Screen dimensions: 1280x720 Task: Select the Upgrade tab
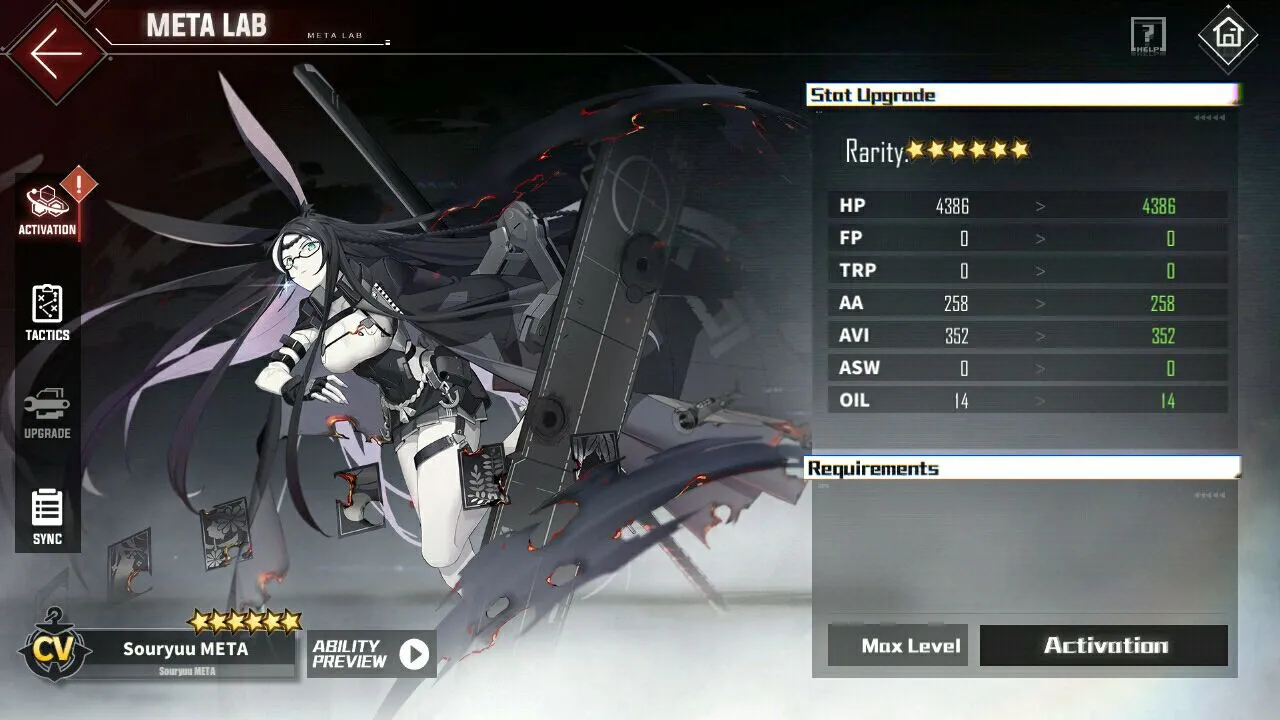click(x=47, y=414)
